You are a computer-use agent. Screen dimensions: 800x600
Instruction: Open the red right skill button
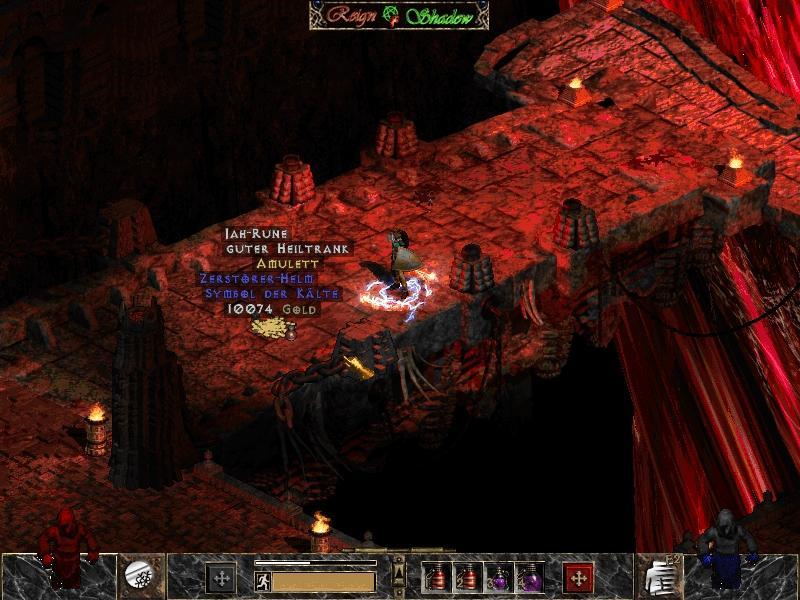point(577,578)
